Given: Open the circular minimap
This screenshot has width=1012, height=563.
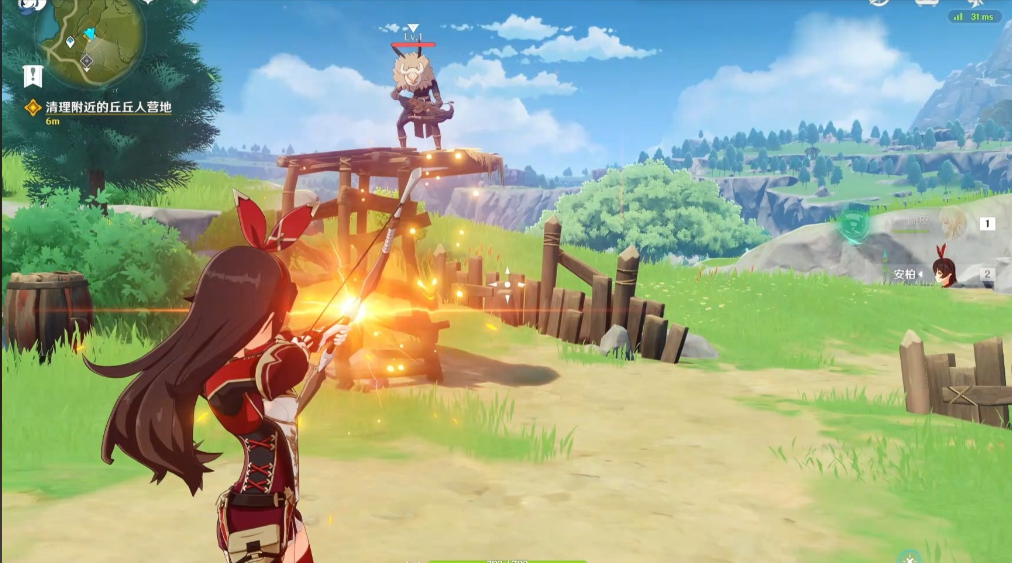Looking at the screenshot, I should click(x=92, y=38).
